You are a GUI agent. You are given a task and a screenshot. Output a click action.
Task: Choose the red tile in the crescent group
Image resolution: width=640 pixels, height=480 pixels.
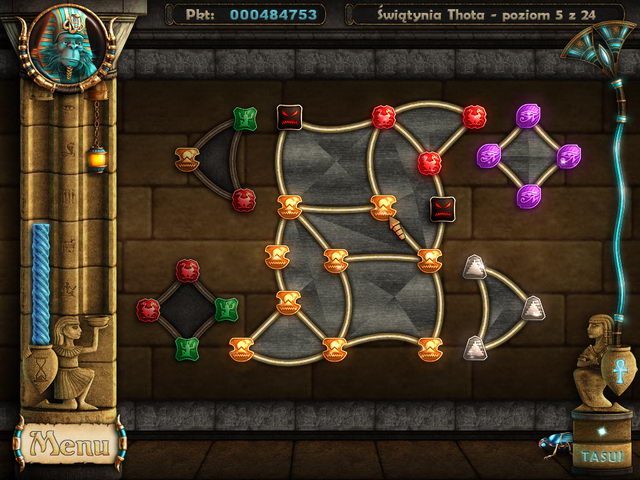click(x=244, y=198)
